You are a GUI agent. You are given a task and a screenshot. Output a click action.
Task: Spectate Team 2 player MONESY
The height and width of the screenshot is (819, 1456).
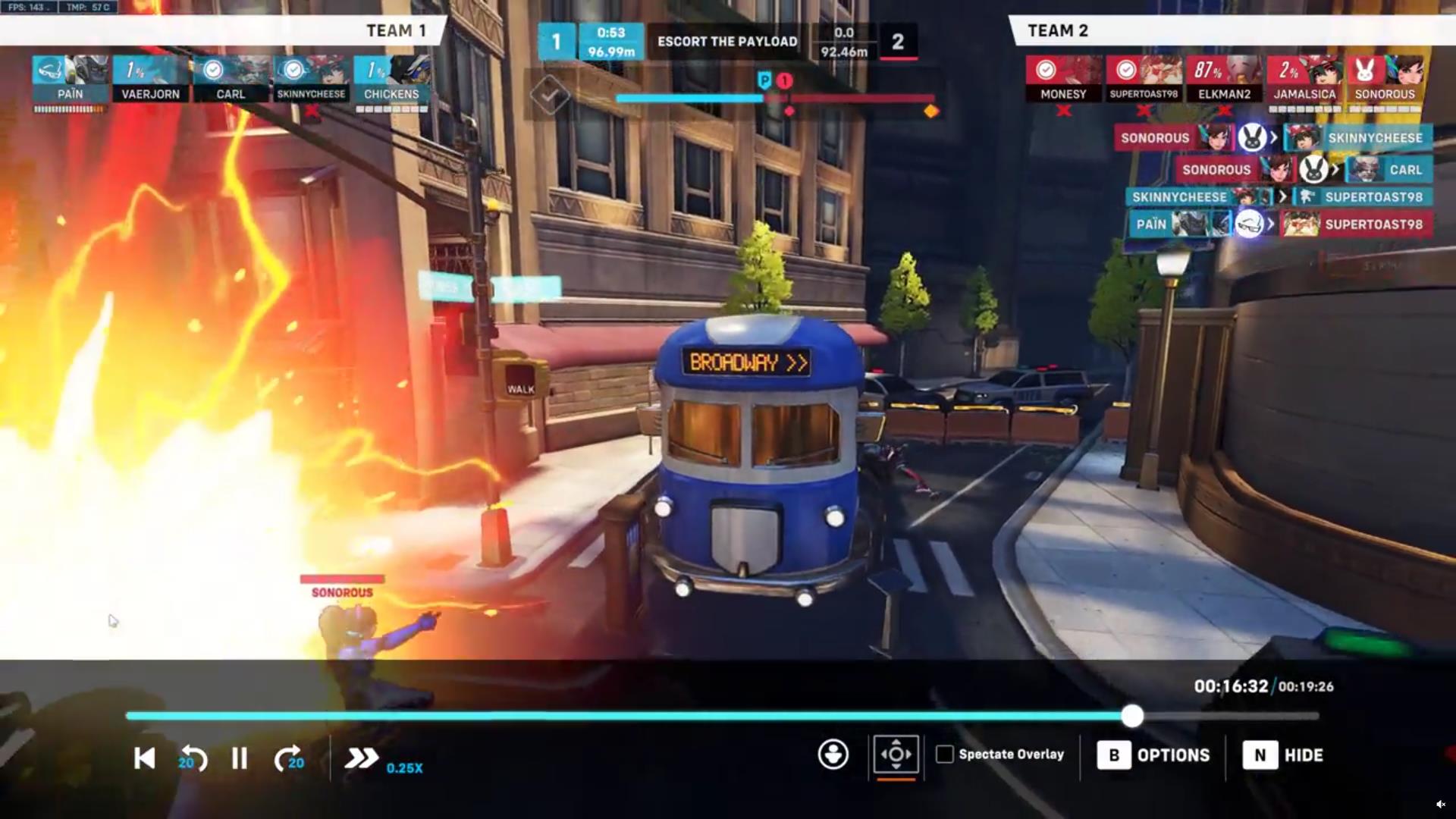[x=1063, y=79]
